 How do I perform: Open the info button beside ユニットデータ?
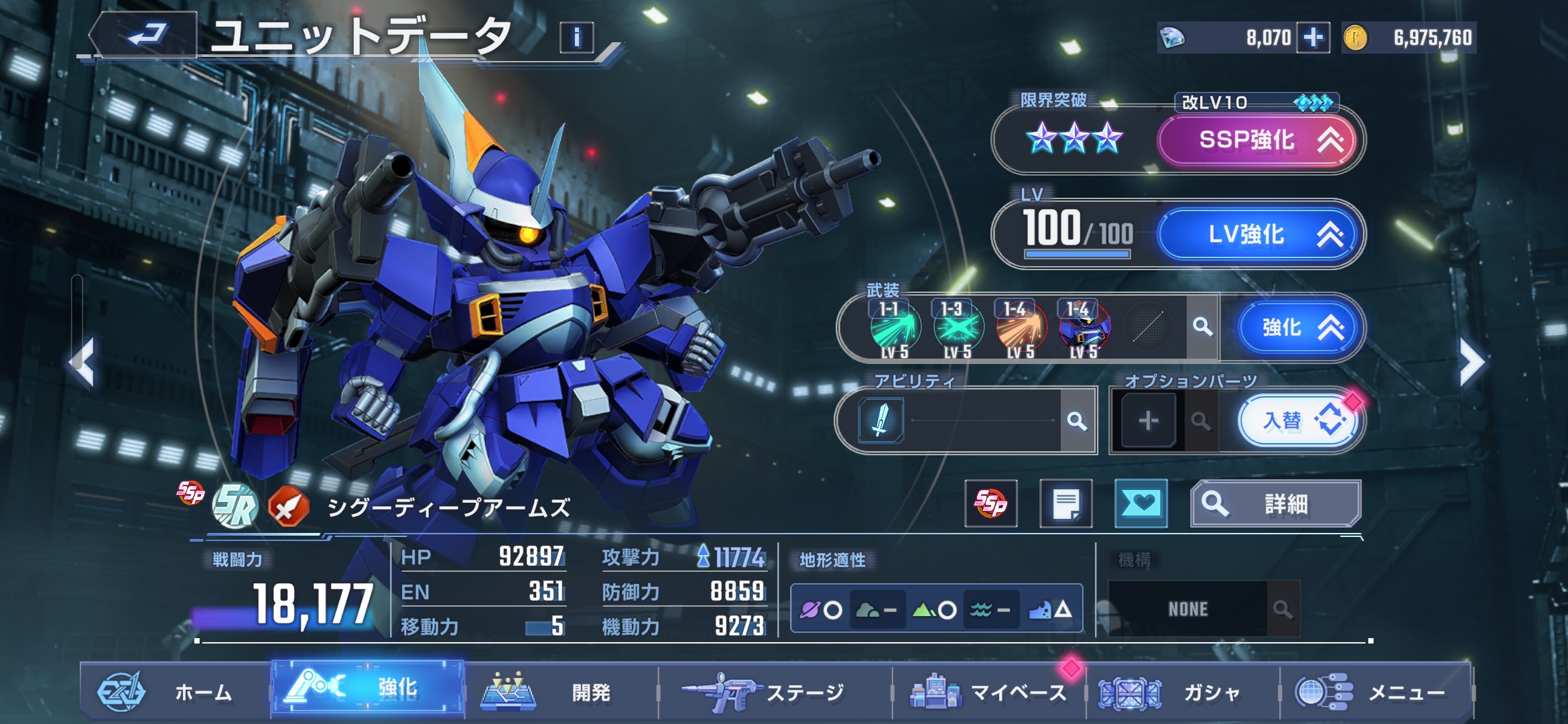click(576, 38)
